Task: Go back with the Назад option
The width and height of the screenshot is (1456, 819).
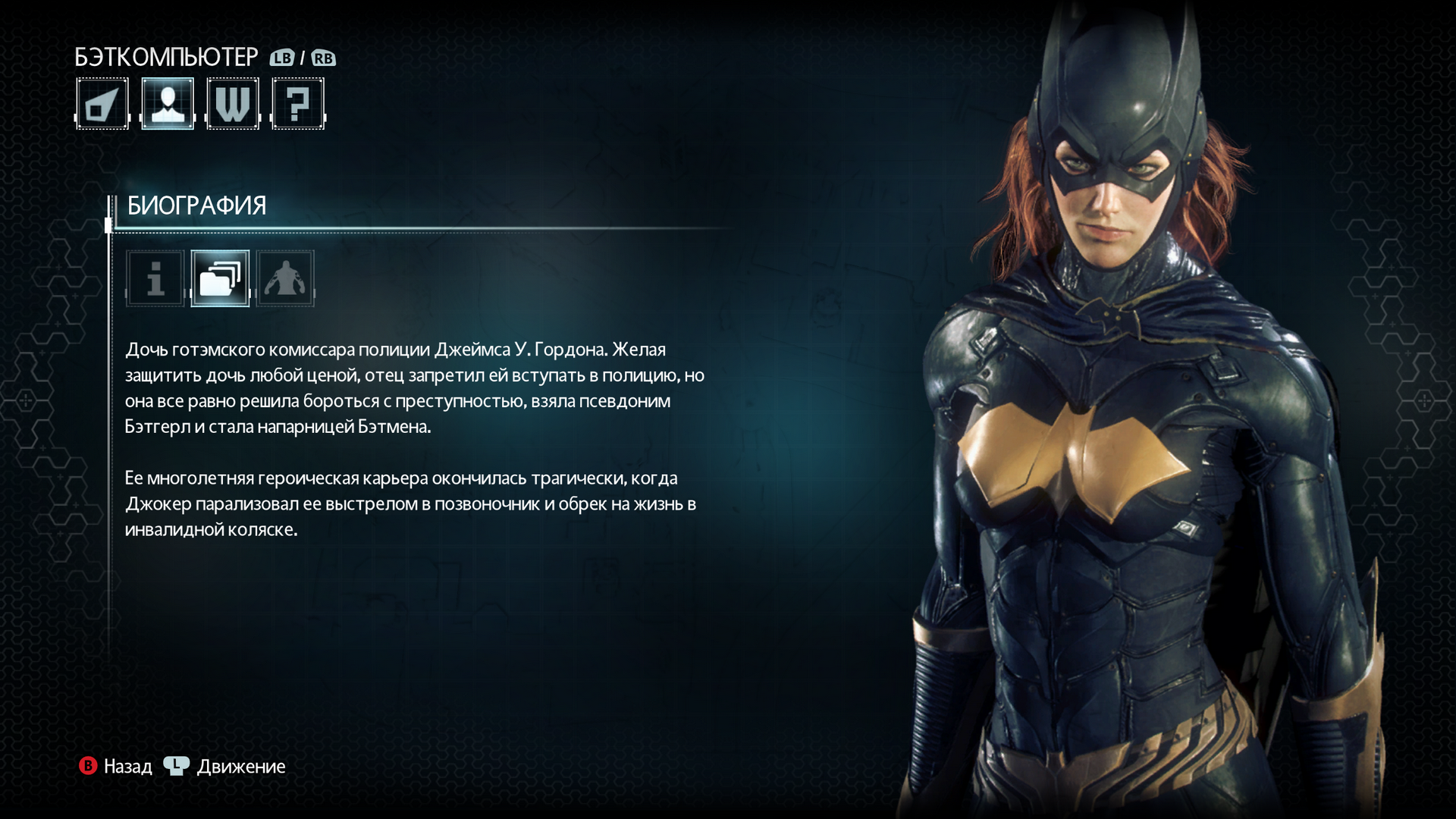Action: pyautogui.click(x=116, y=767)
